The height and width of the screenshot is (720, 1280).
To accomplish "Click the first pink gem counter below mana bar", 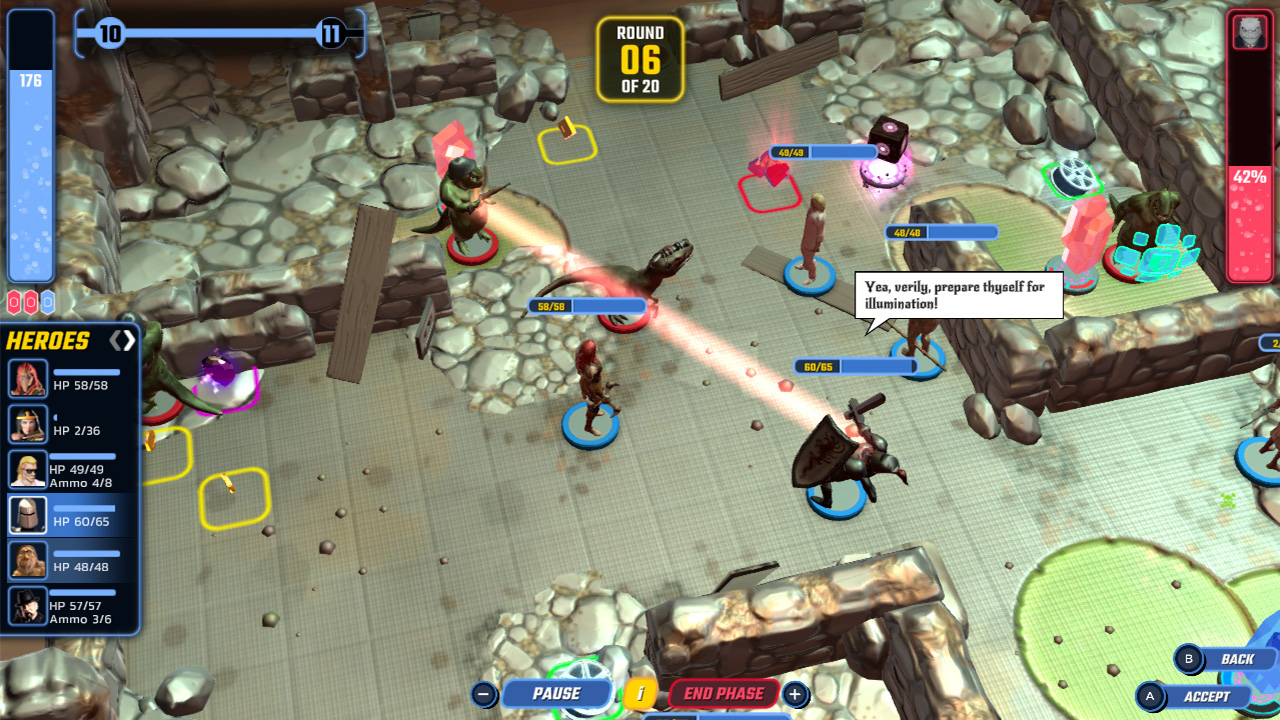I will (x=13, y=301).
